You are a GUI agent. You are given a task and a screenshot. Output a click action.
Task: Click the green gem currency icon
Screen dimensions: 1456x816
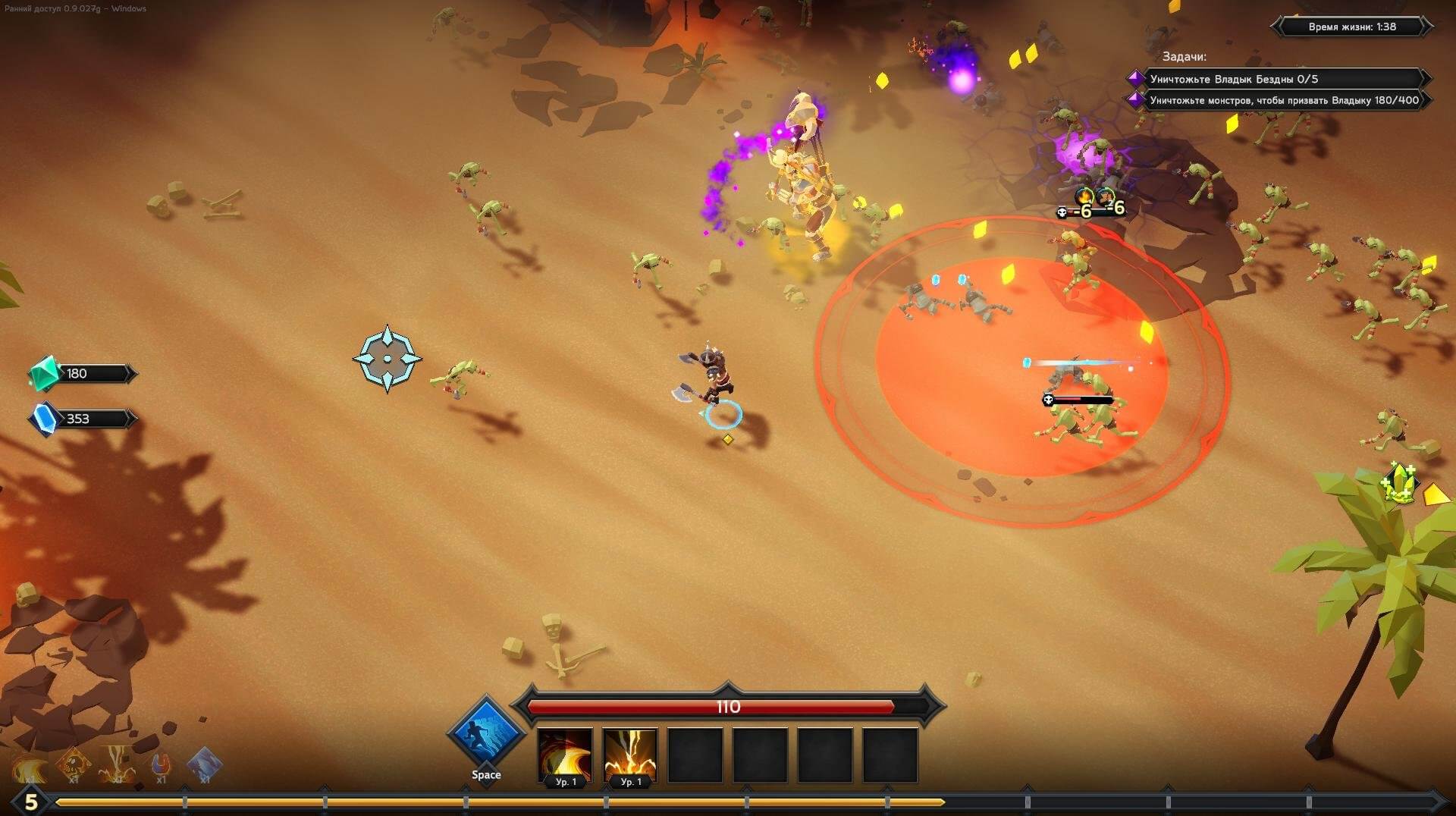(x=44, y=373)
